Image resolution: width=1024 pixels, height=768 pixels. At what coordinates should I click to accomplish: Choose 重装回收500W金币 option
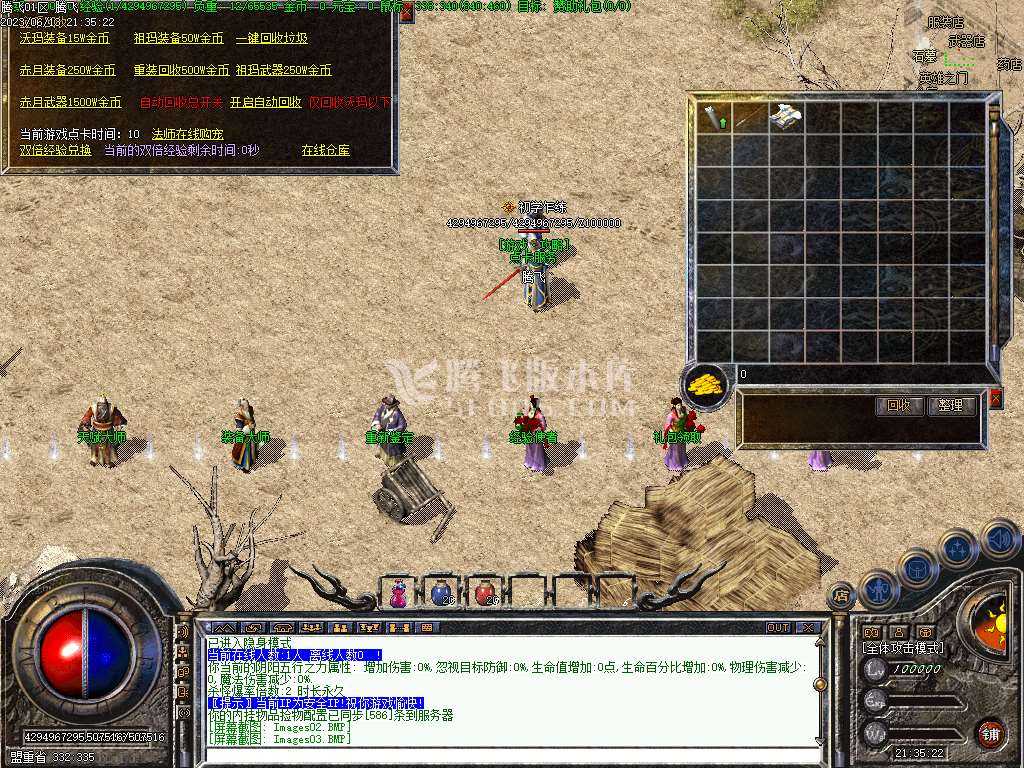point(181,71)
